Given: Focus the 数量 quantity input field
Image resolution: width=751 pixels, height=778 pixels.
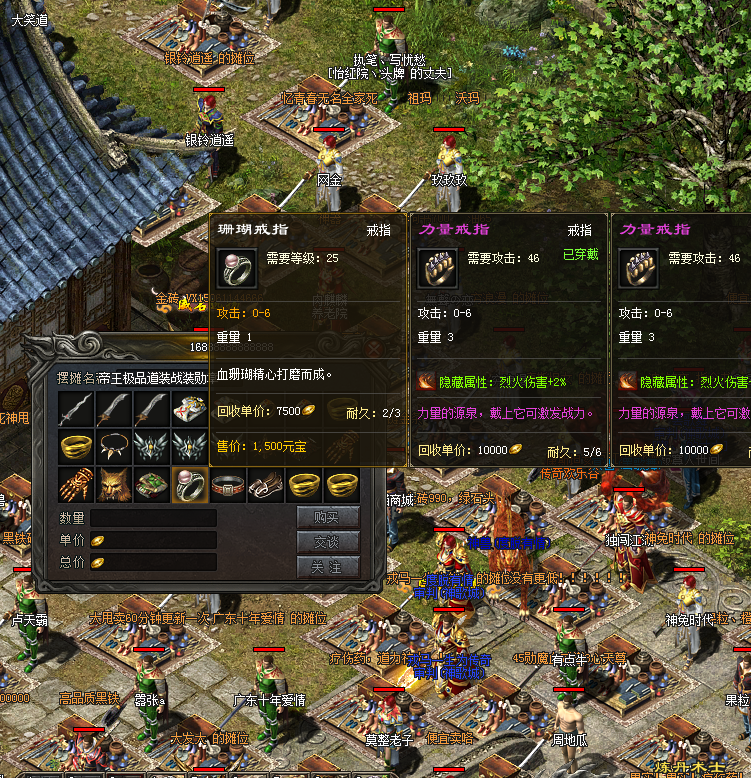Looking at the screenshot, I should click(x=153, y=518).
